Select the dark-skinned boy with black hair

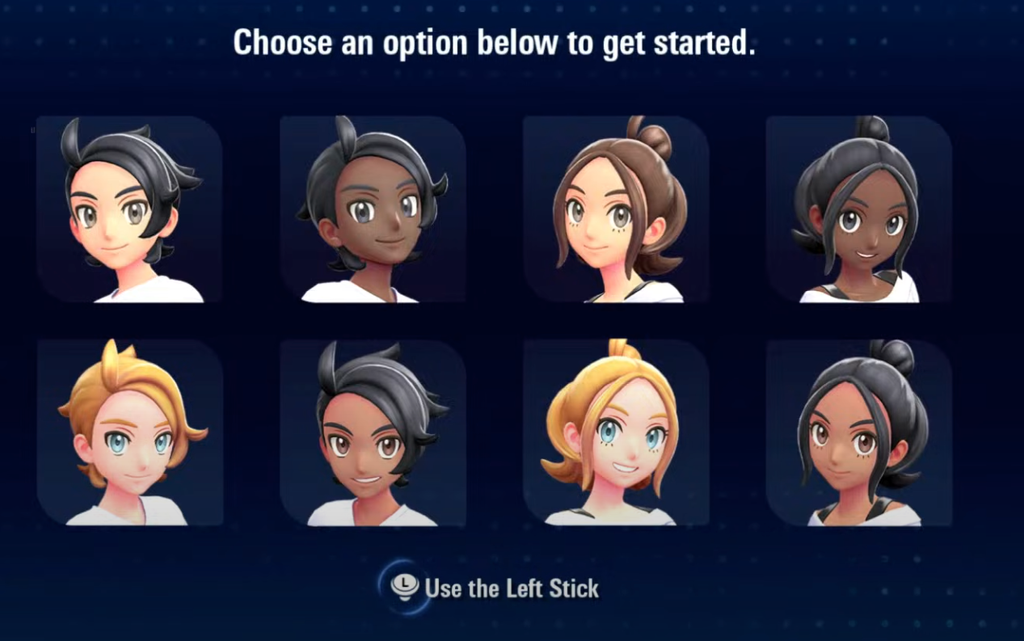[372, 210]
